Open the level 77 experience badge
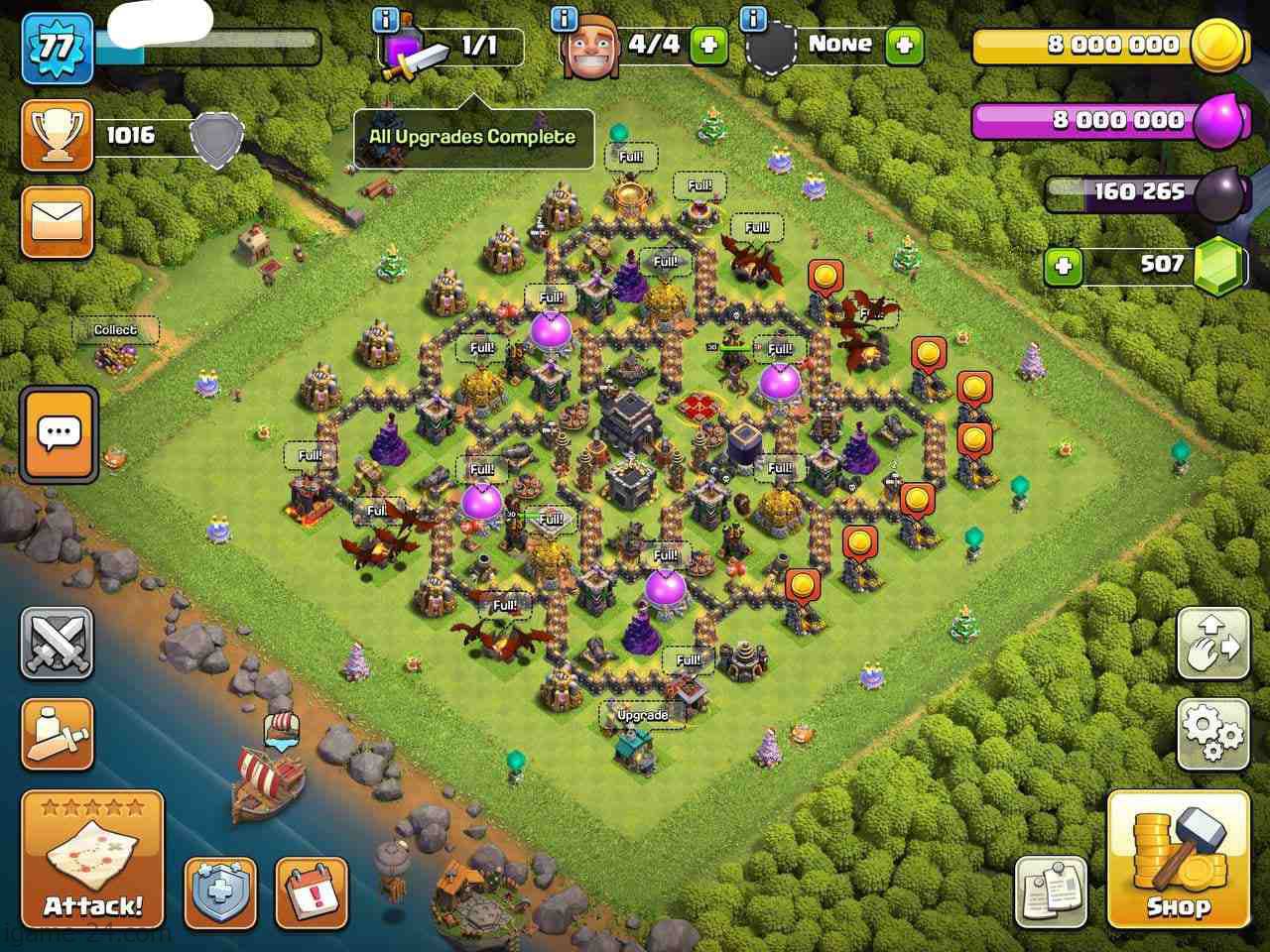This screenshot has height=952, width=1270. click(59, 47)
